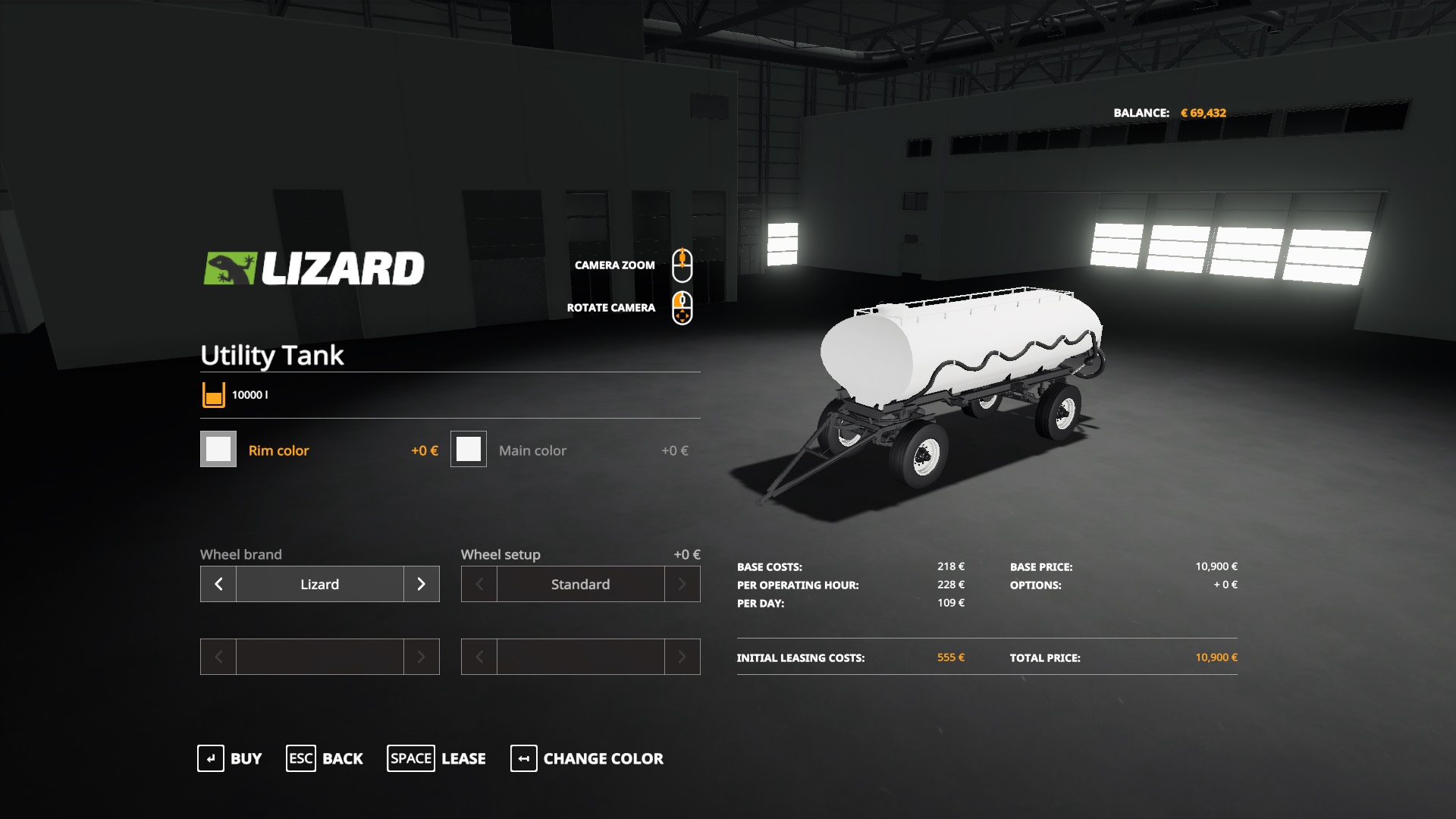Click the ESC key icon next to Back

[x=300, y=758]
